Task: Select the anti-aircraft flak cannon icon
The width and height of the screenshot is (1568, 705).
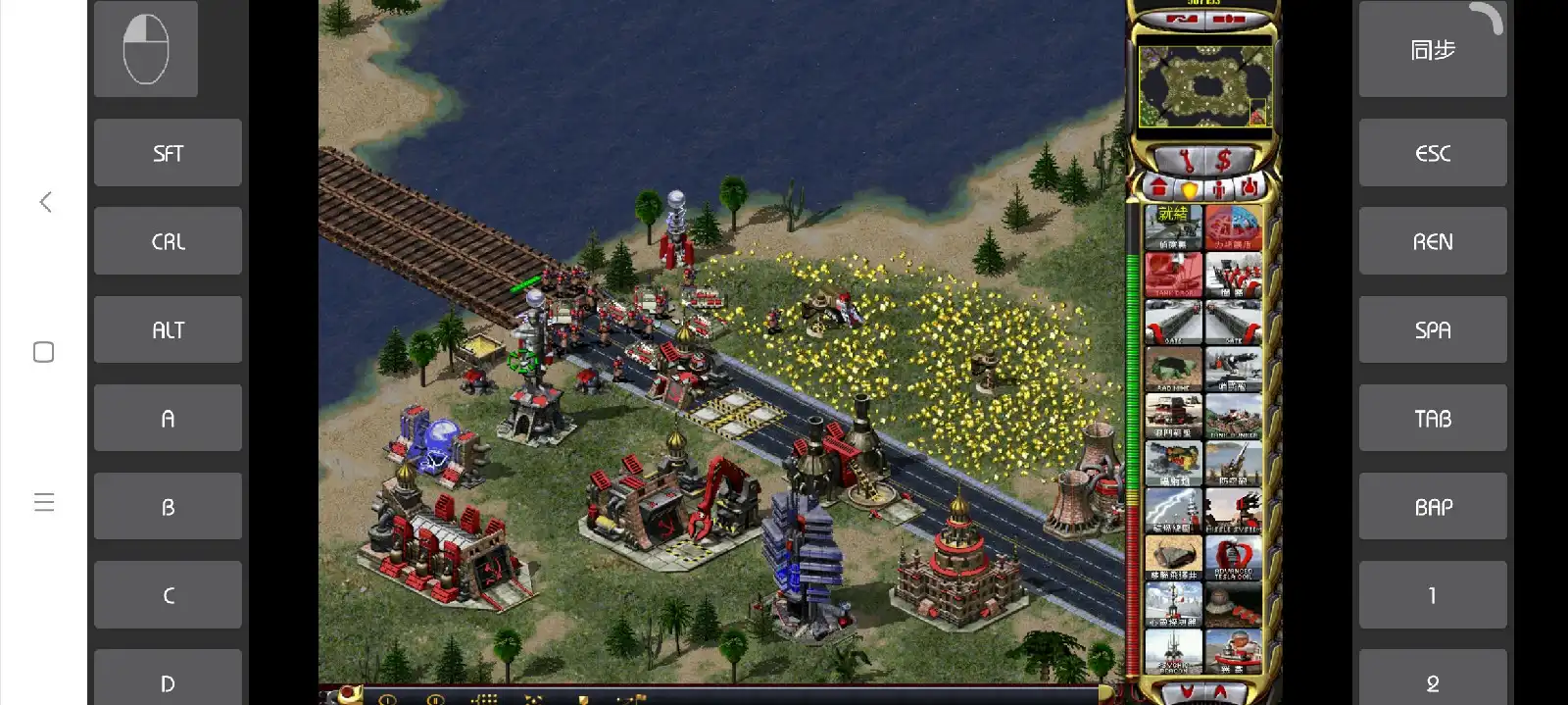Action: coord(1233,463)
